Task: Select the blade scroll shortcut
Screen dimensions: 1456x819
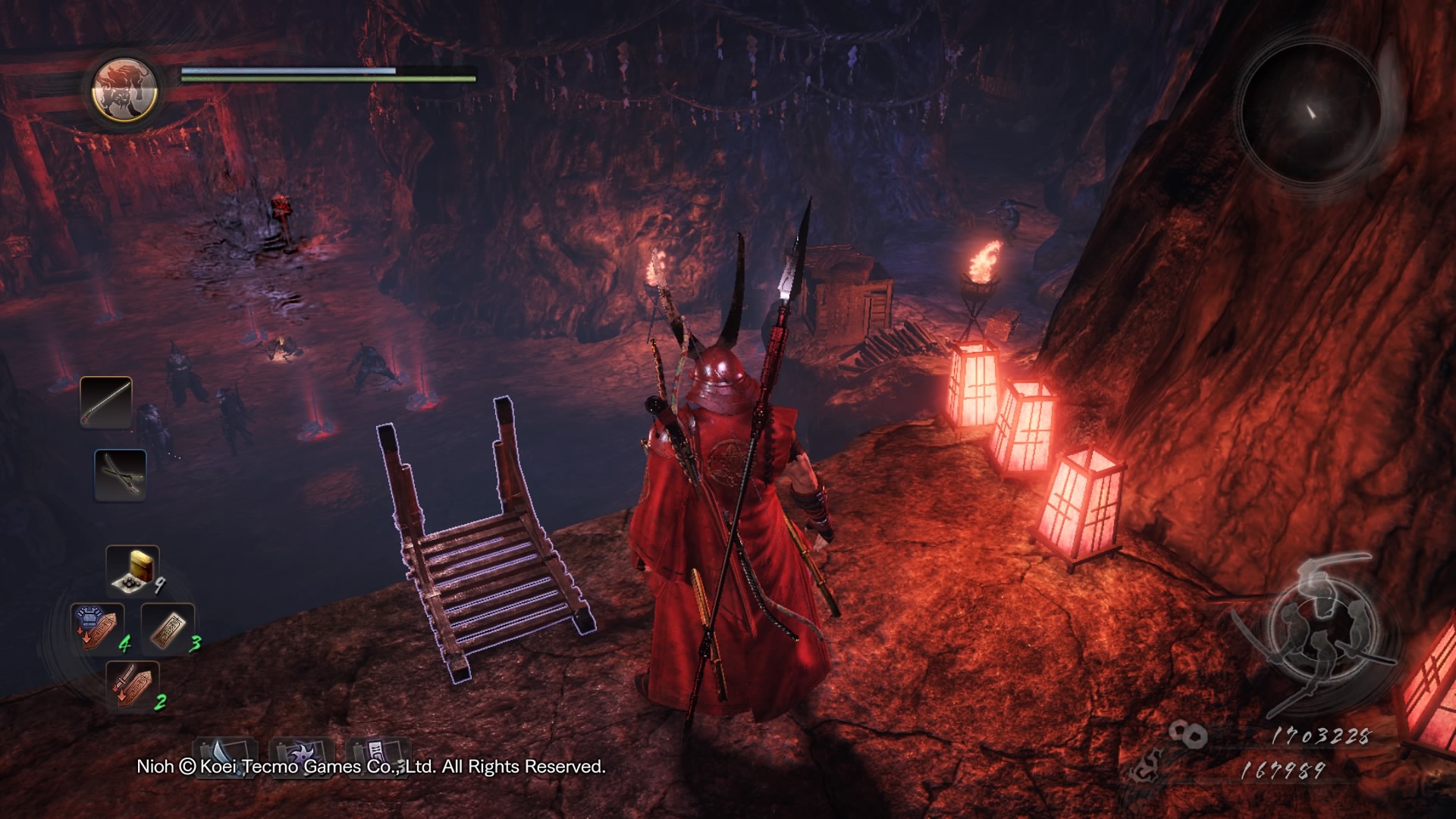Action: [x=225, y=755]
